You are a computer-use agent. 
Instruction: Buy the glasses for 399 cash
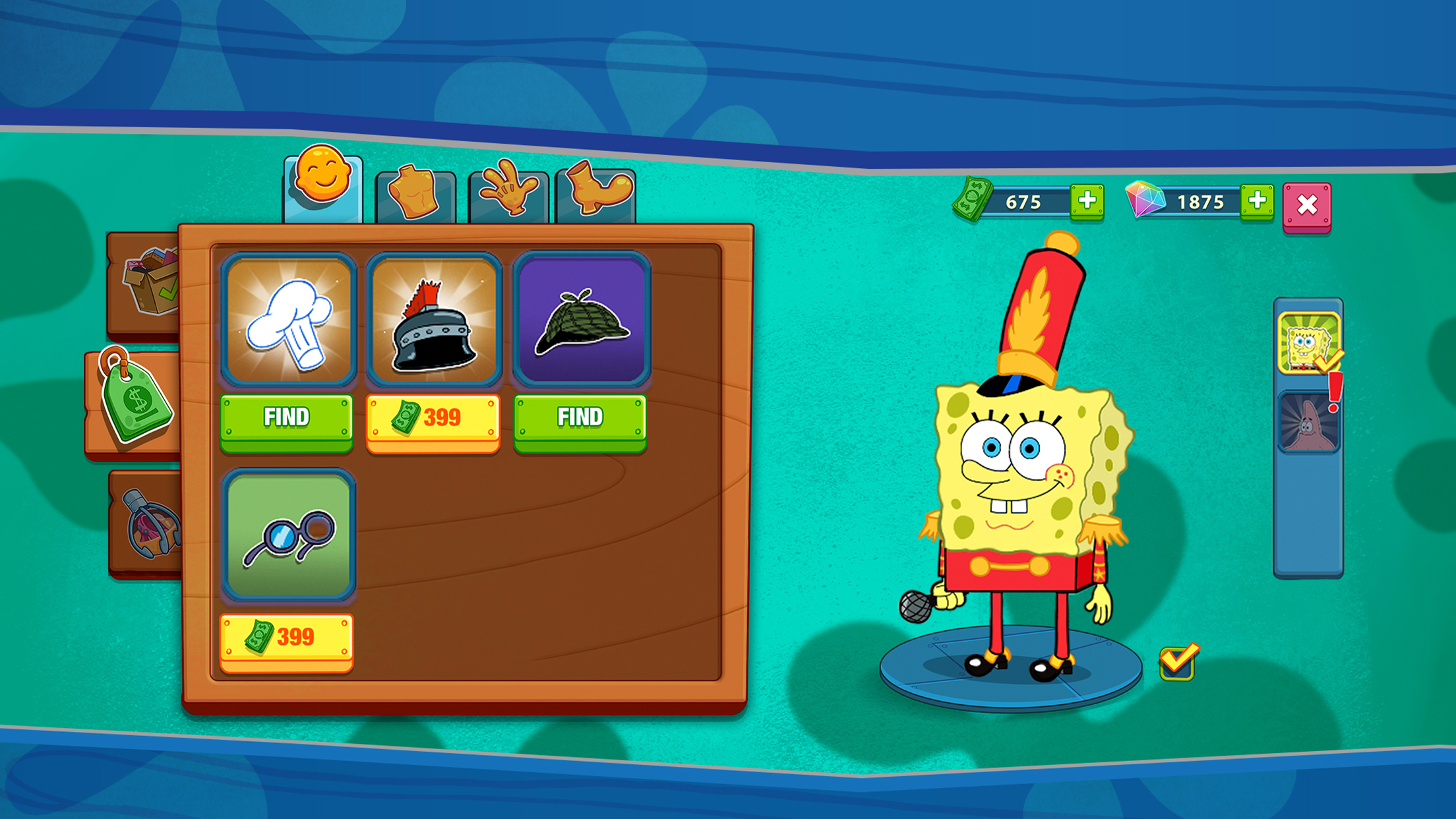(x=288, y=634)
